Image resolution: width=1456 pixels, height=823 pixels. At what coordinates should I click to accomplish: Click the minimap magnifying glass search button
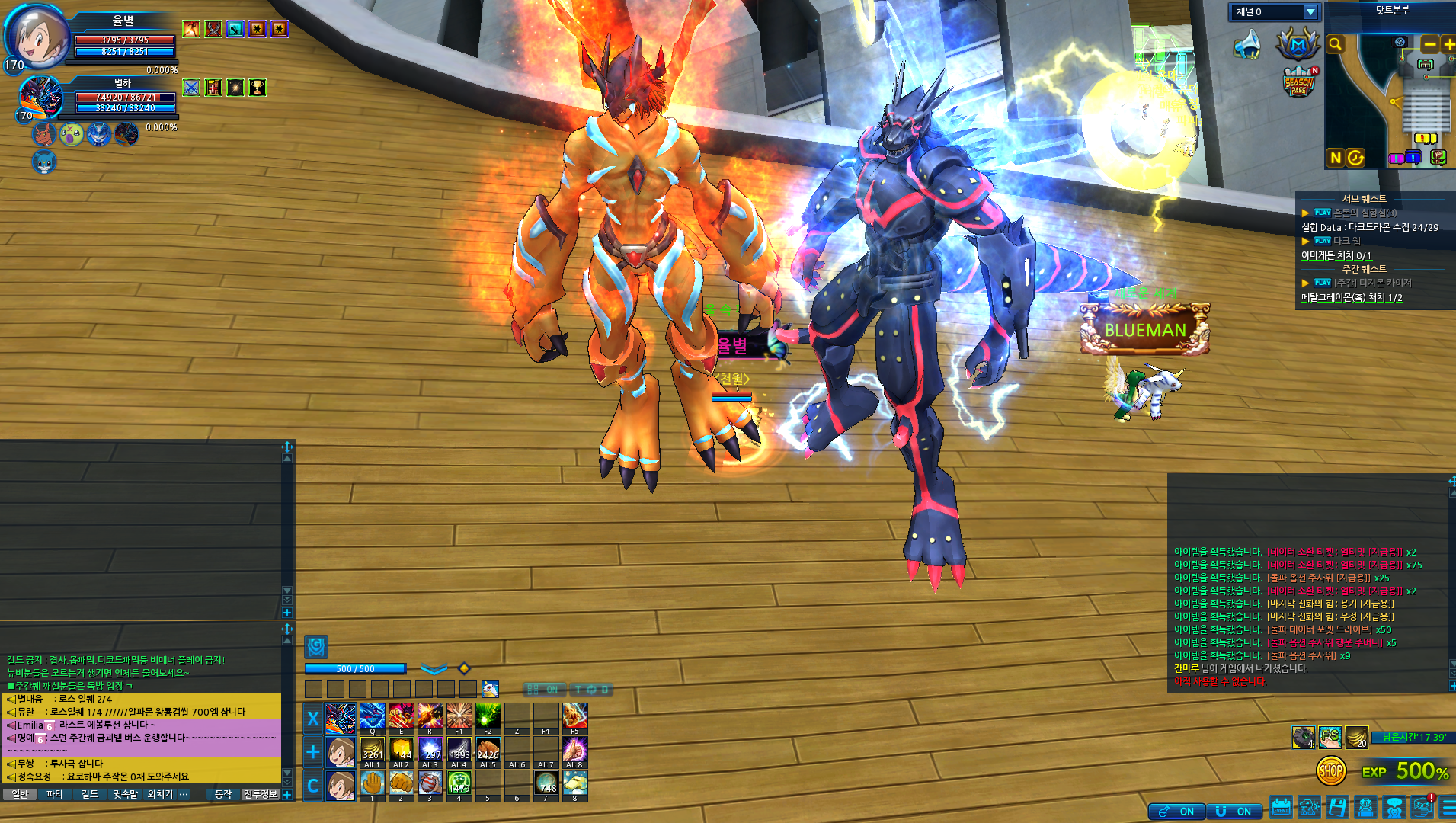[1335, 45]
